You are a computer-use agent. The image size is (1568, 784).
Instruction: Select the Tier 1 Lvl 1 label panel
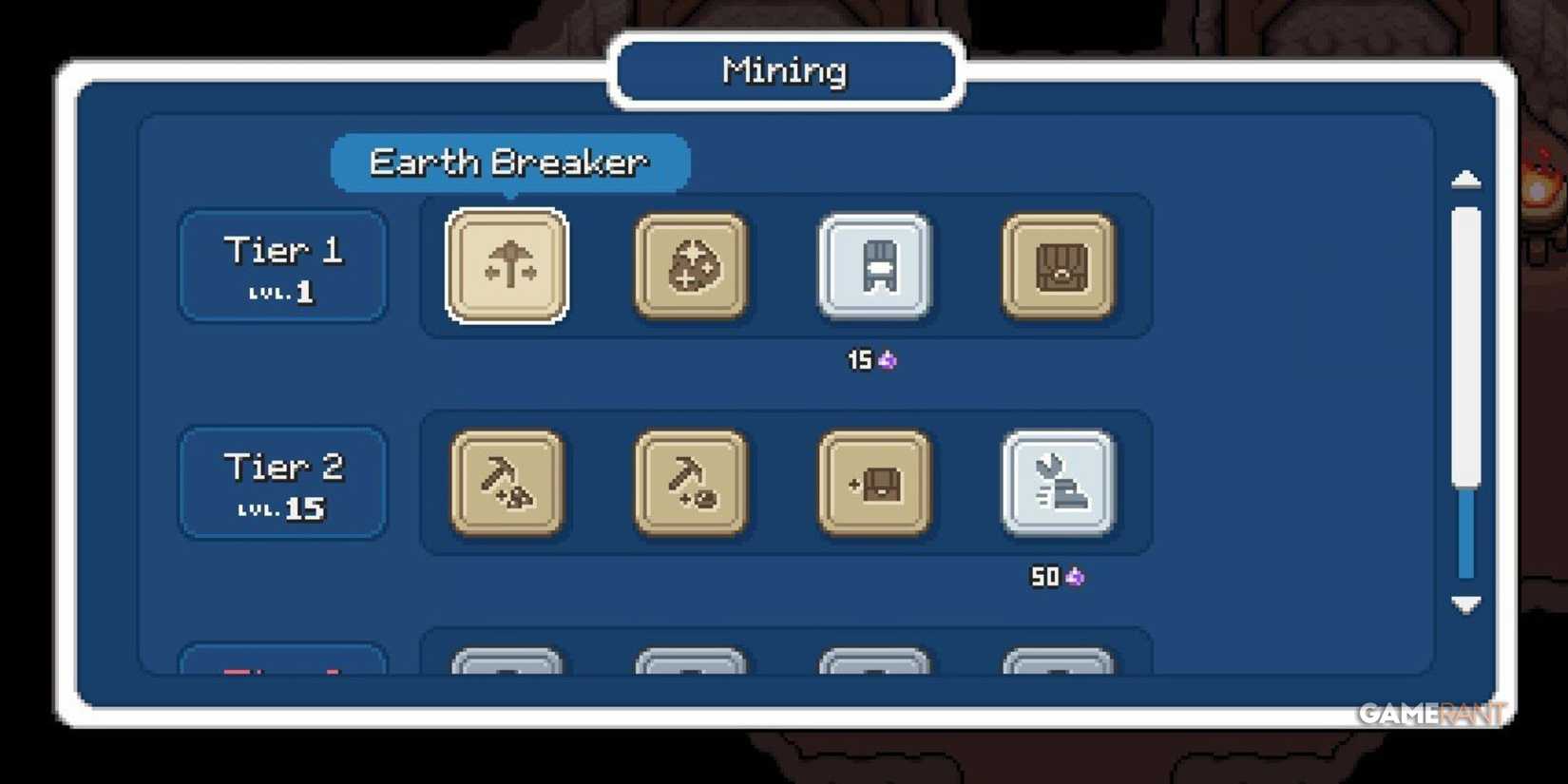(x=282, y=266)
